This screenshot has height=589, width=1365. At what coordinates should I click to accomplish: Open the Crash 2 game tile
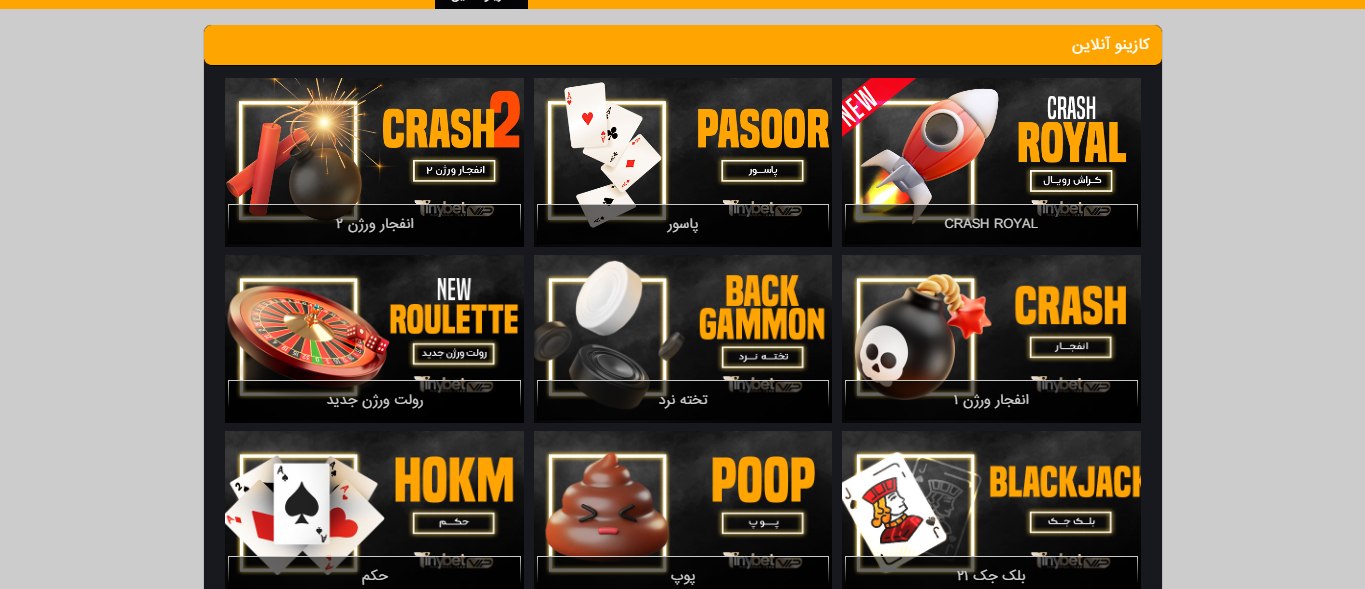pyautogui.click(x=374, y=161)
